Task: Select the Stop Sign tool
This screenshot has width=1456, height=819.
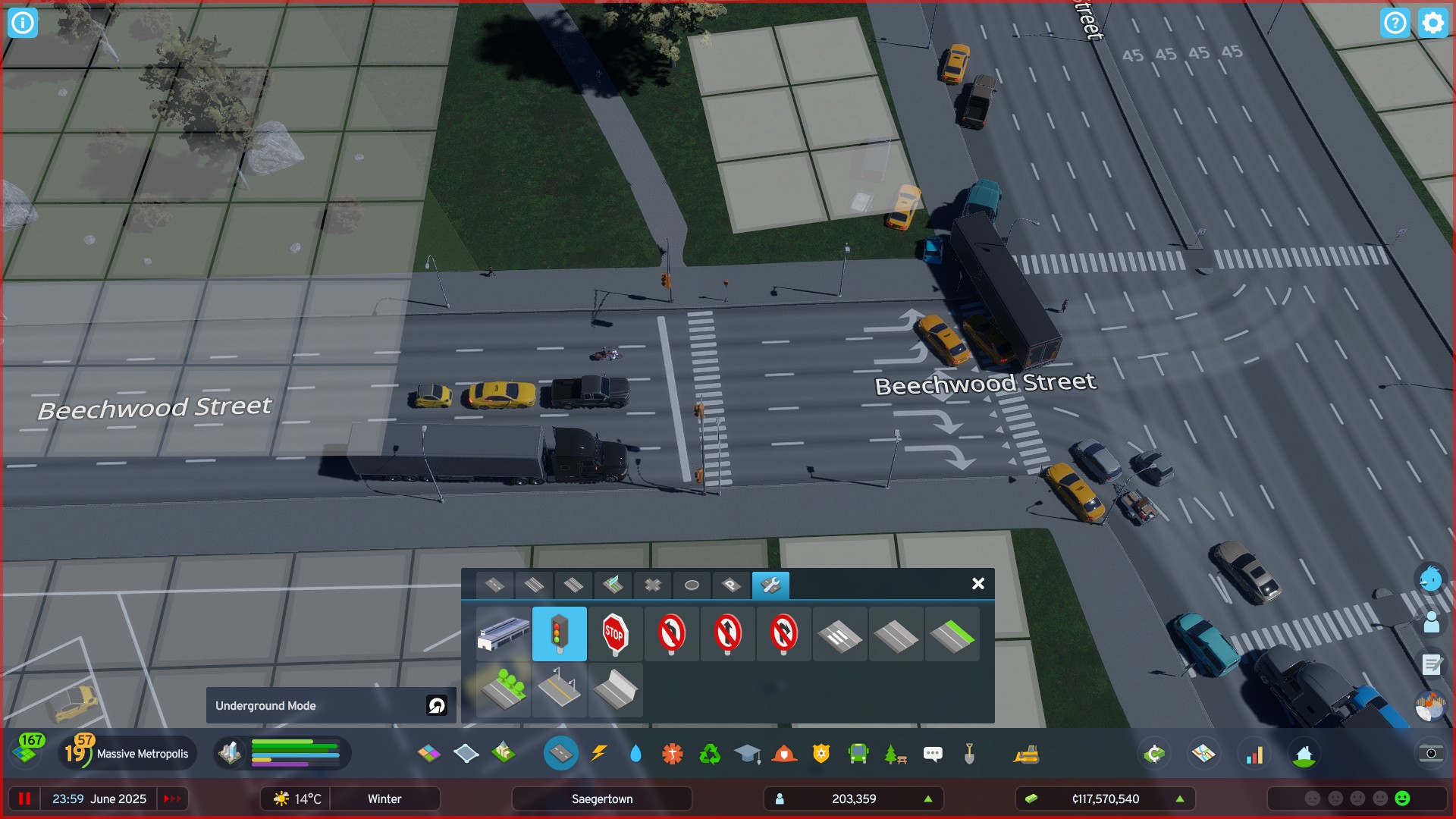Action: [x=615, y=635]
